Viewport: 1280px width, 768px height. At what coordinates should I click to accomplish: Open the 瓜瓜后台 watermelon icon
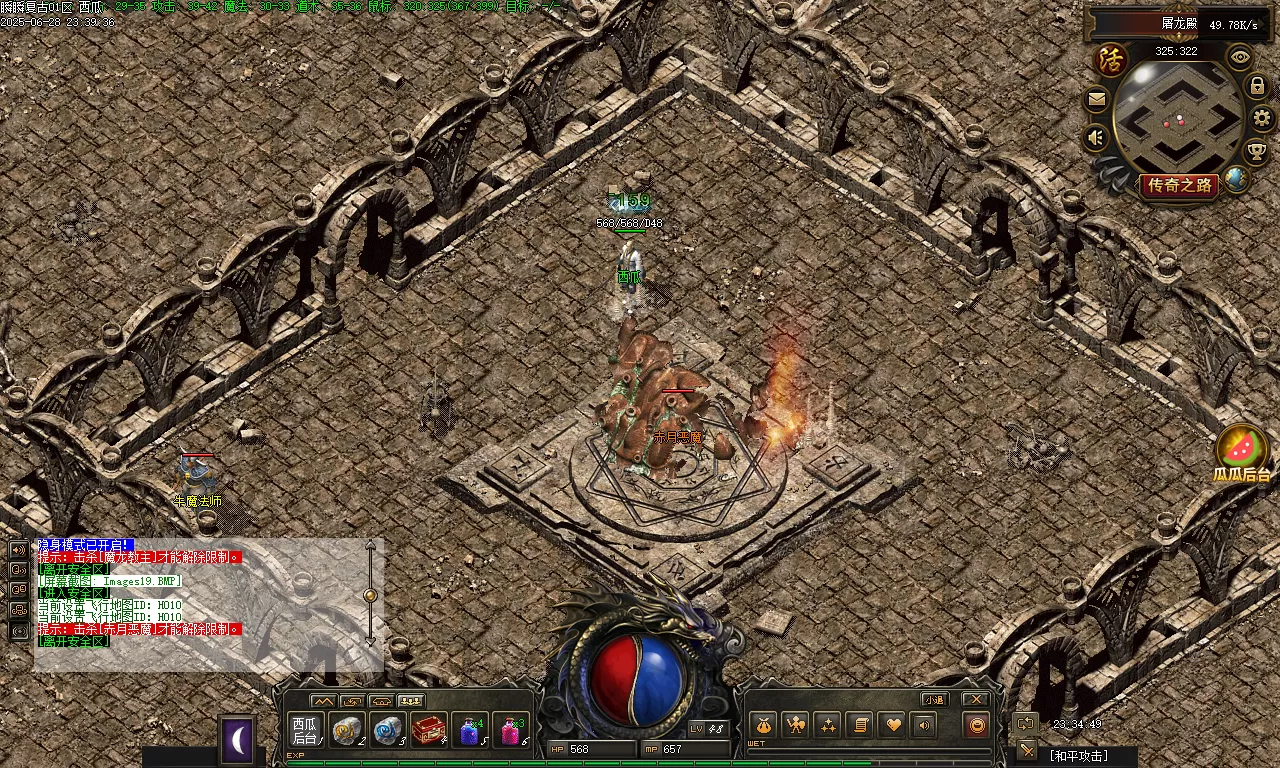click(1242, 448)
